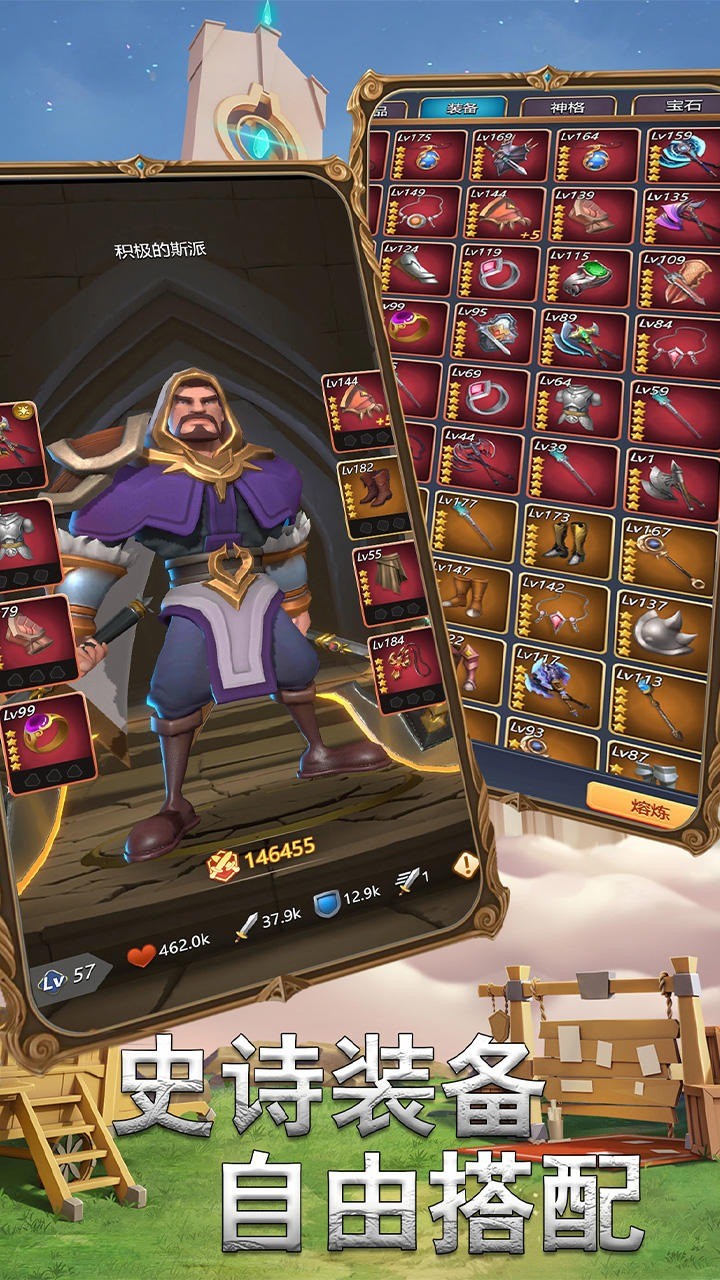Screen dimensions: 720x1280
Task: Open the orange exclamation info icon
Action: (465, 866)
